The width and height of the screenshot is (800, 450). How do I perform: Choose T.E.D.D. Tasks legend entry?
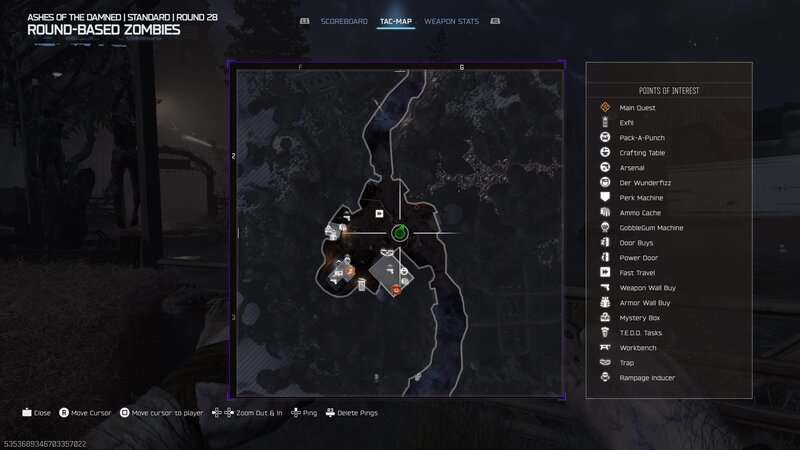[x=642, y=332]
